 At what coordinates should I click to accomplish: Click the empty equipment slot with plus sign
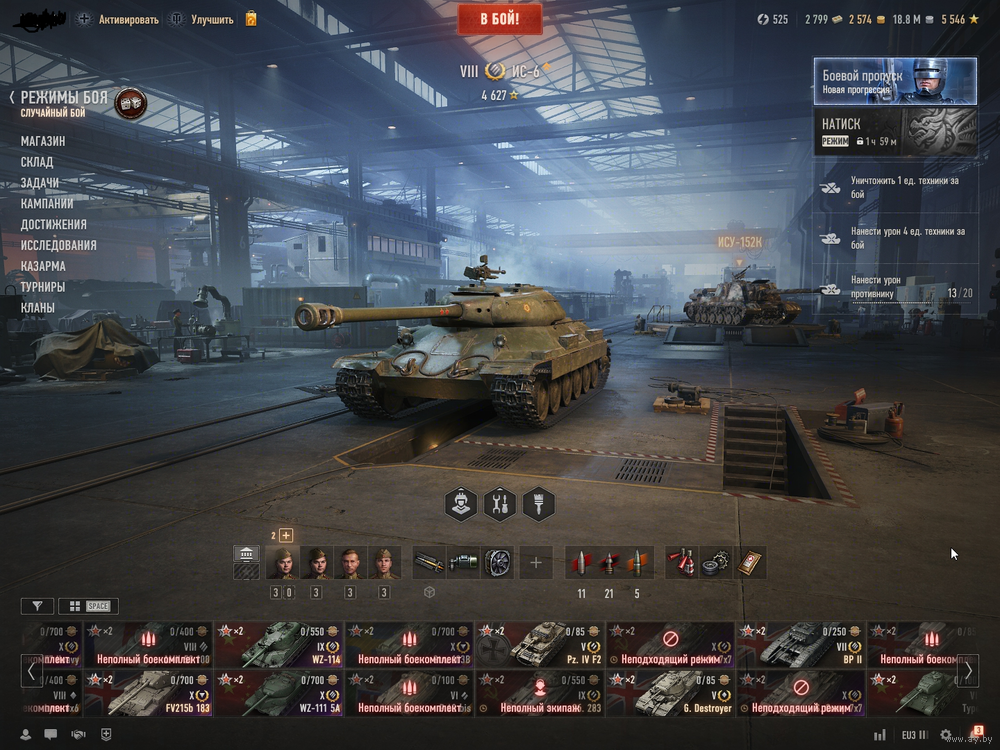tap(535, 563)
